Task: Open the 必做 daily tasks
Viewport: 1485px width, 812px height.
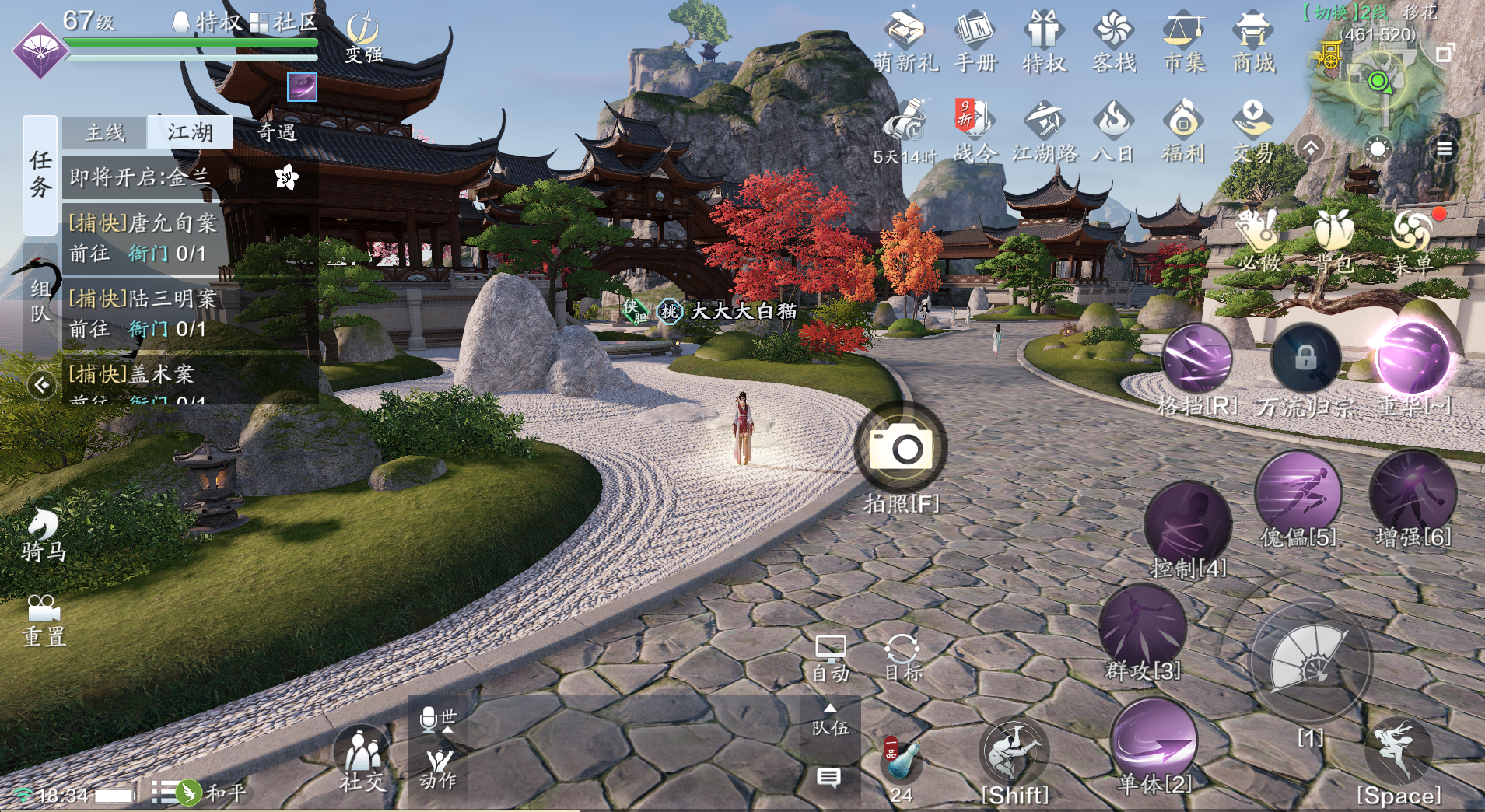Action: 1259,241
